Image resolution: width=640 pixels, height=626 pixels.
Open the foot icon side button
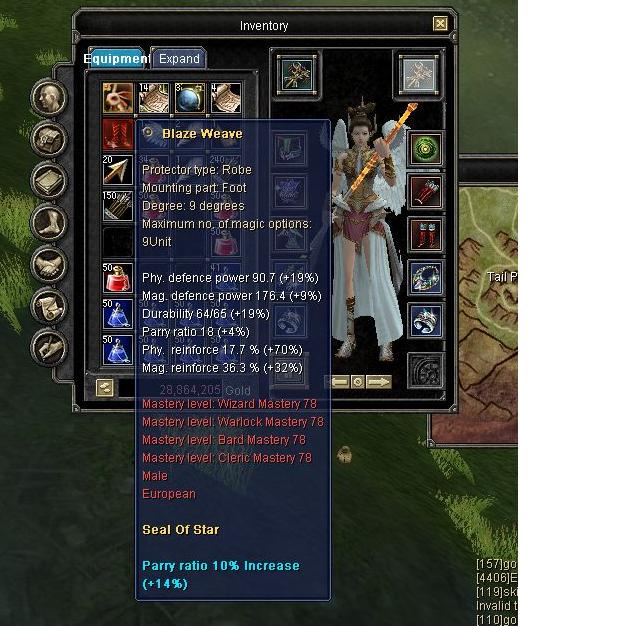click(48, 224)
